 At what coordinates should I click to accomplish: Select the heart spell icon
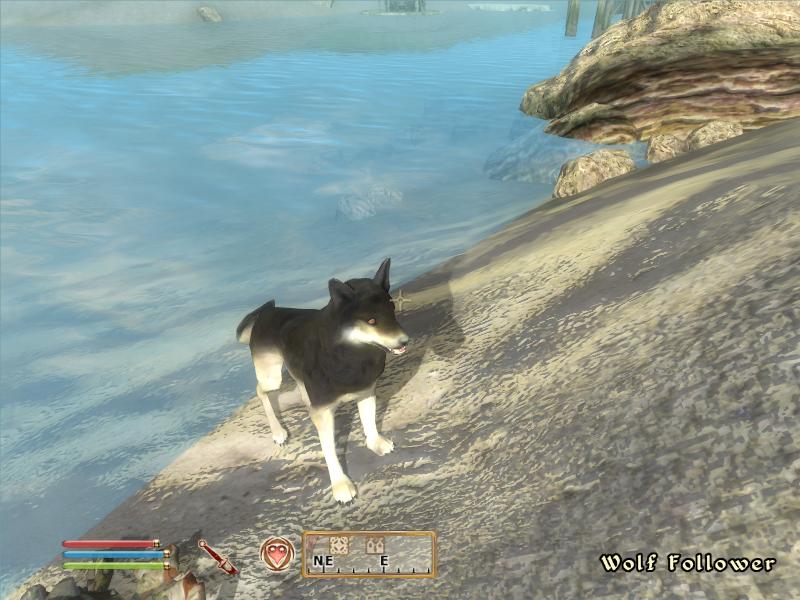(x=277, y=554)
